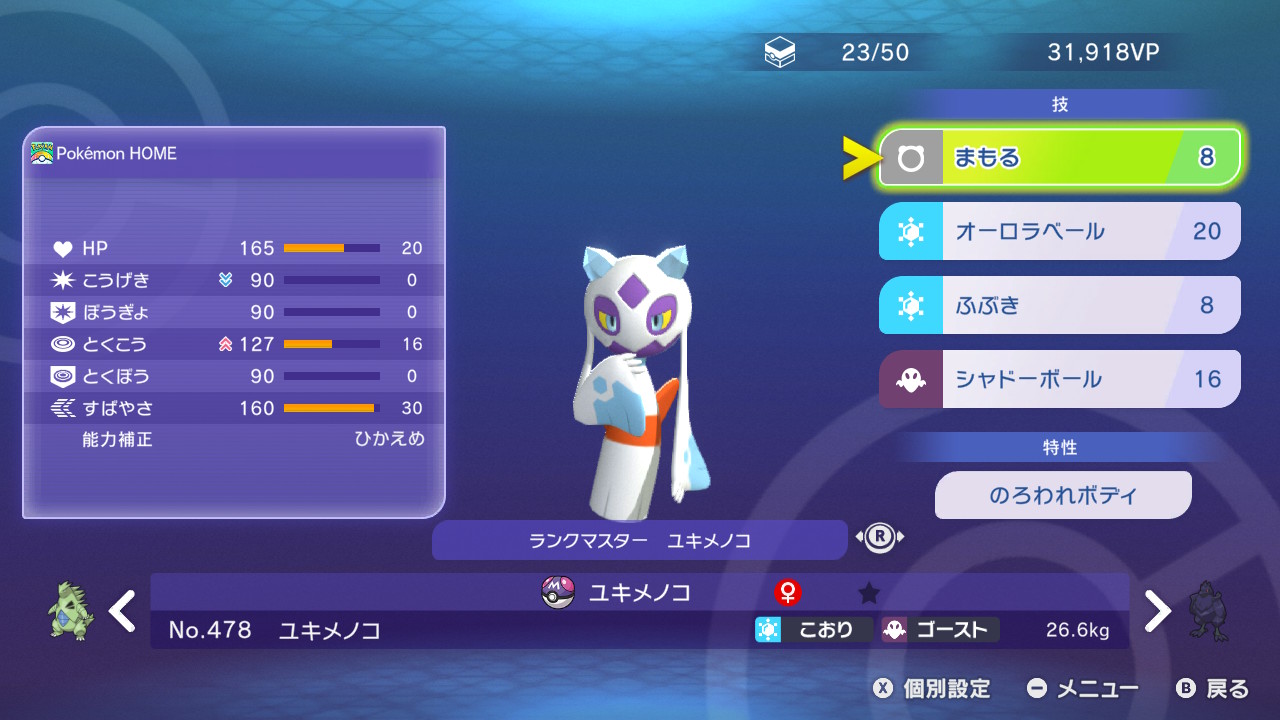Screen dimensions: 1280x720
Task: Click the star mark icon
Action: (x=869, y=594)
